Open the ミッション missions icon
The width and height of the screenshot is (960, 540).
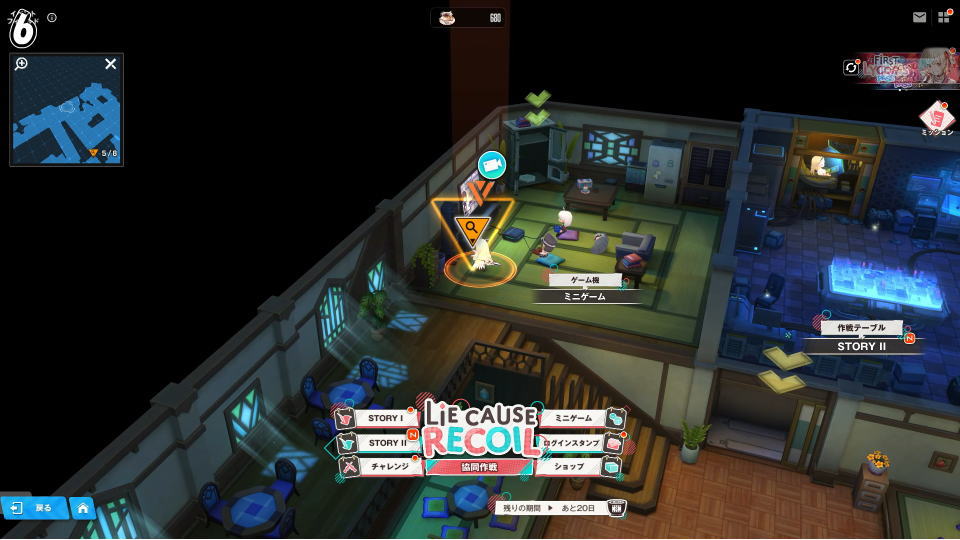point(936,117)
